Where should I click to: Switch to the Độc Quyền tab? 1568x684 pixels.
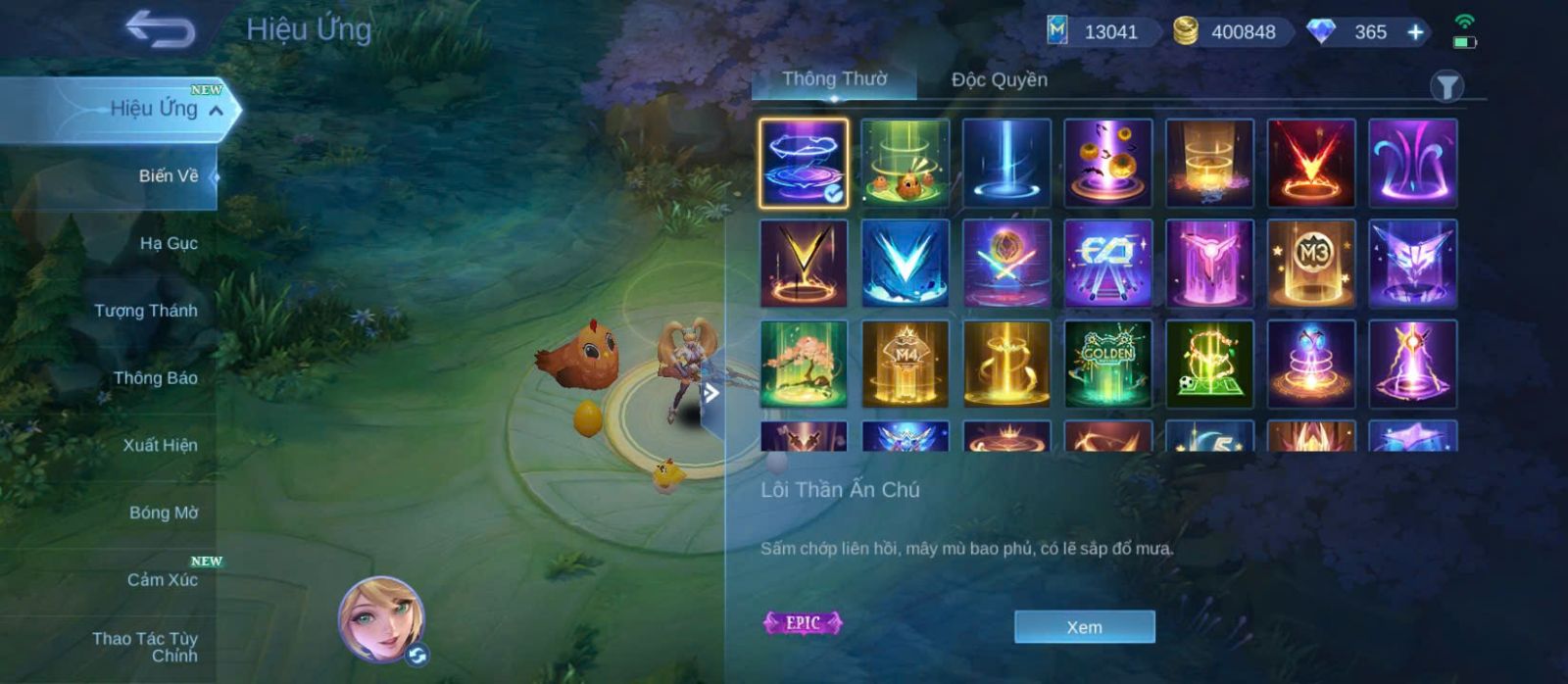tap(999, 80)
